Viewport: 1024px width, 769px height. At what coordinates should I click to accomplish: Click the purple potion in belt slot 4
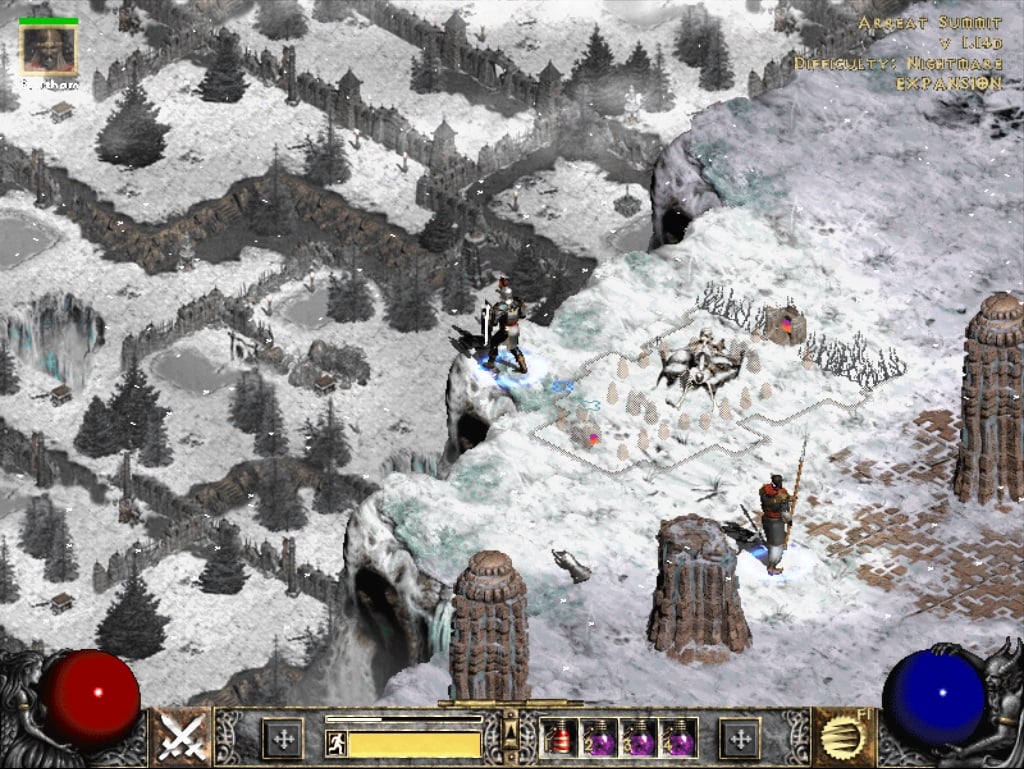(x=679, y=739)
